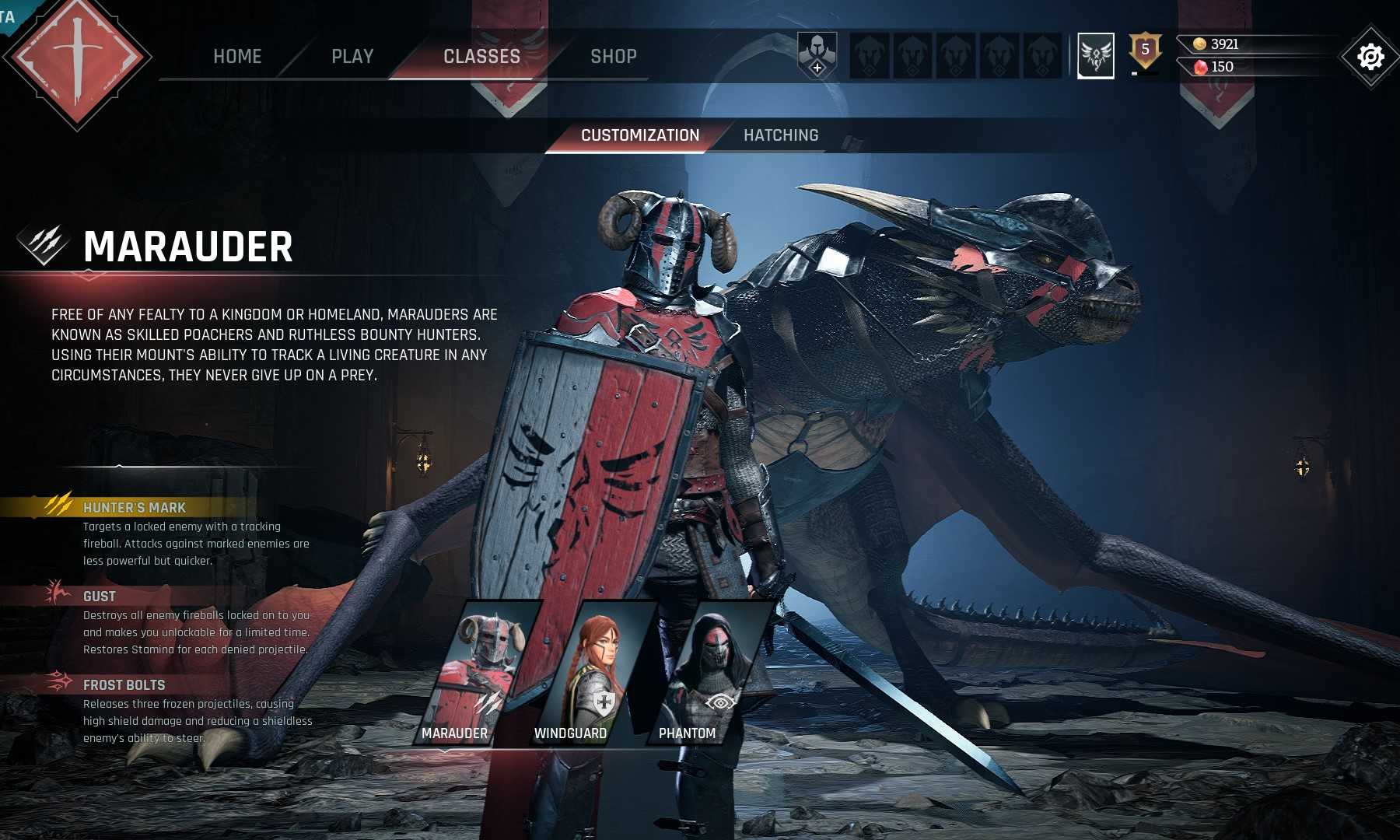This screenshot has height=840, width=1400.
Task: Click the invite party member helmet icon
Action: pos(817,56)
